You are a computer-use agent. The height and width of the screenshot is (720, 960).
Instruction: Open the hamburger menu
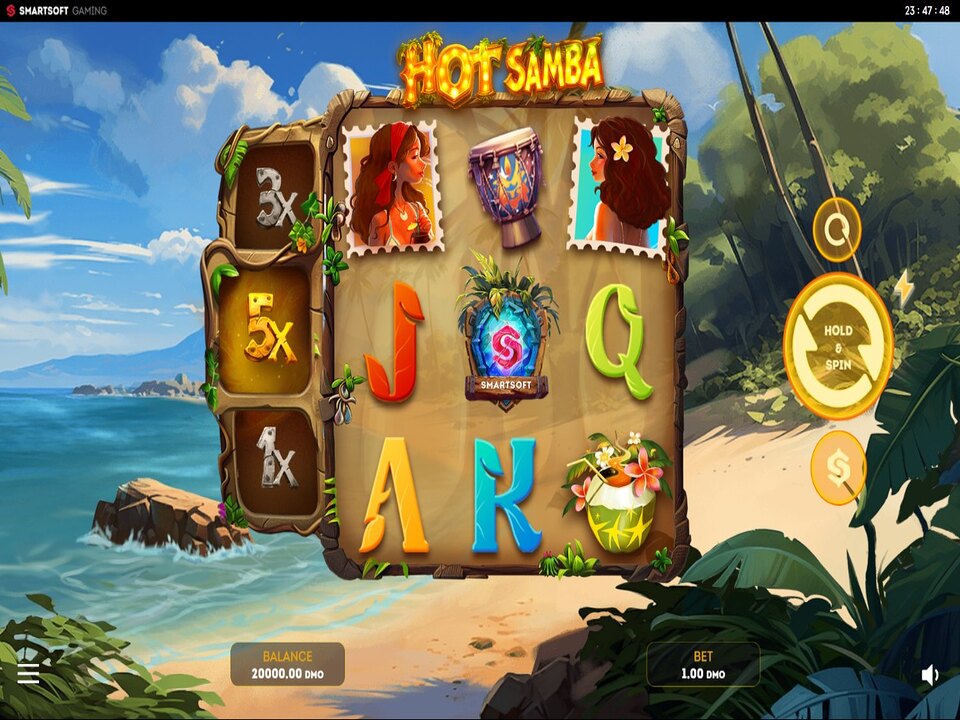(x=28, y=674)
